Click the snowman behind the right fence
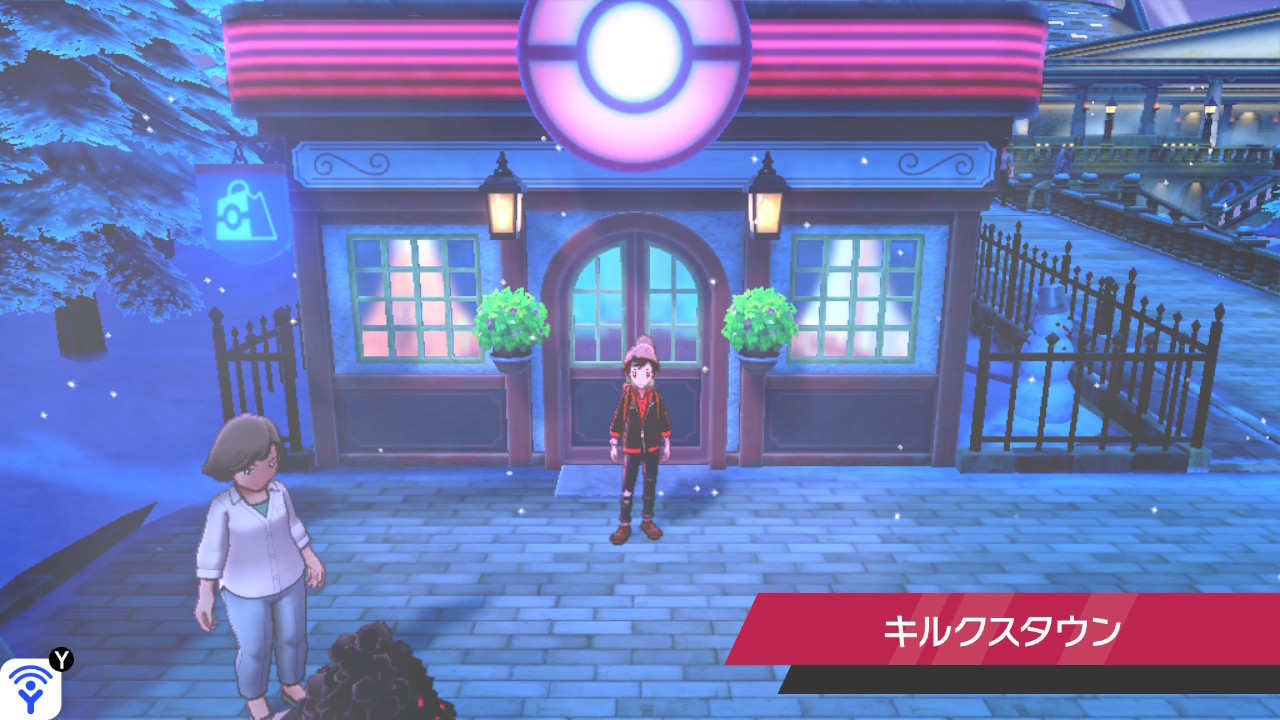This screenshot has height=720, width=1280. pos(1050,330)
